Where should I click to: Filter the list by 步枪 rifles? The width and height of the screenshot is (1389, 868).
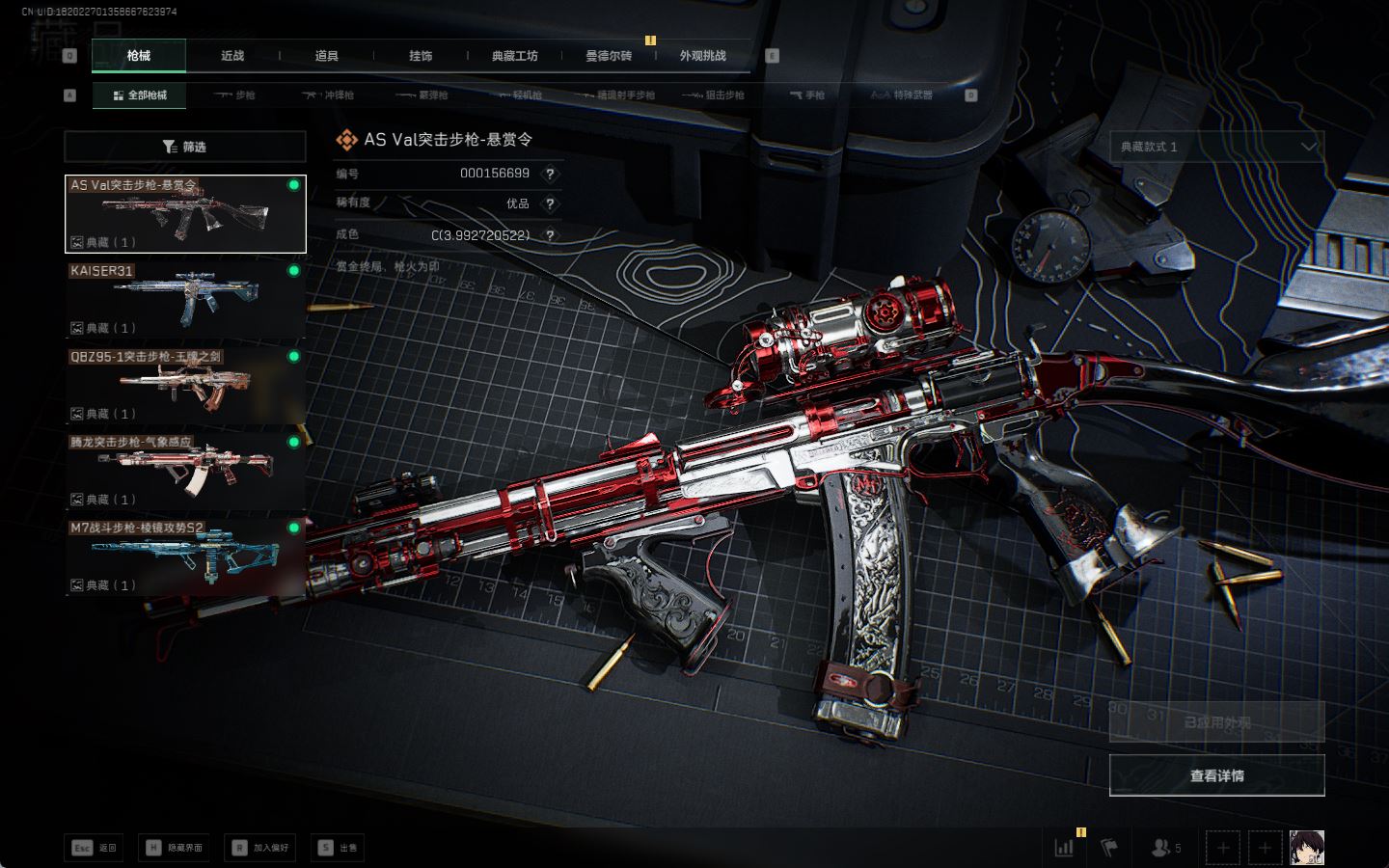tap(234, 95)
